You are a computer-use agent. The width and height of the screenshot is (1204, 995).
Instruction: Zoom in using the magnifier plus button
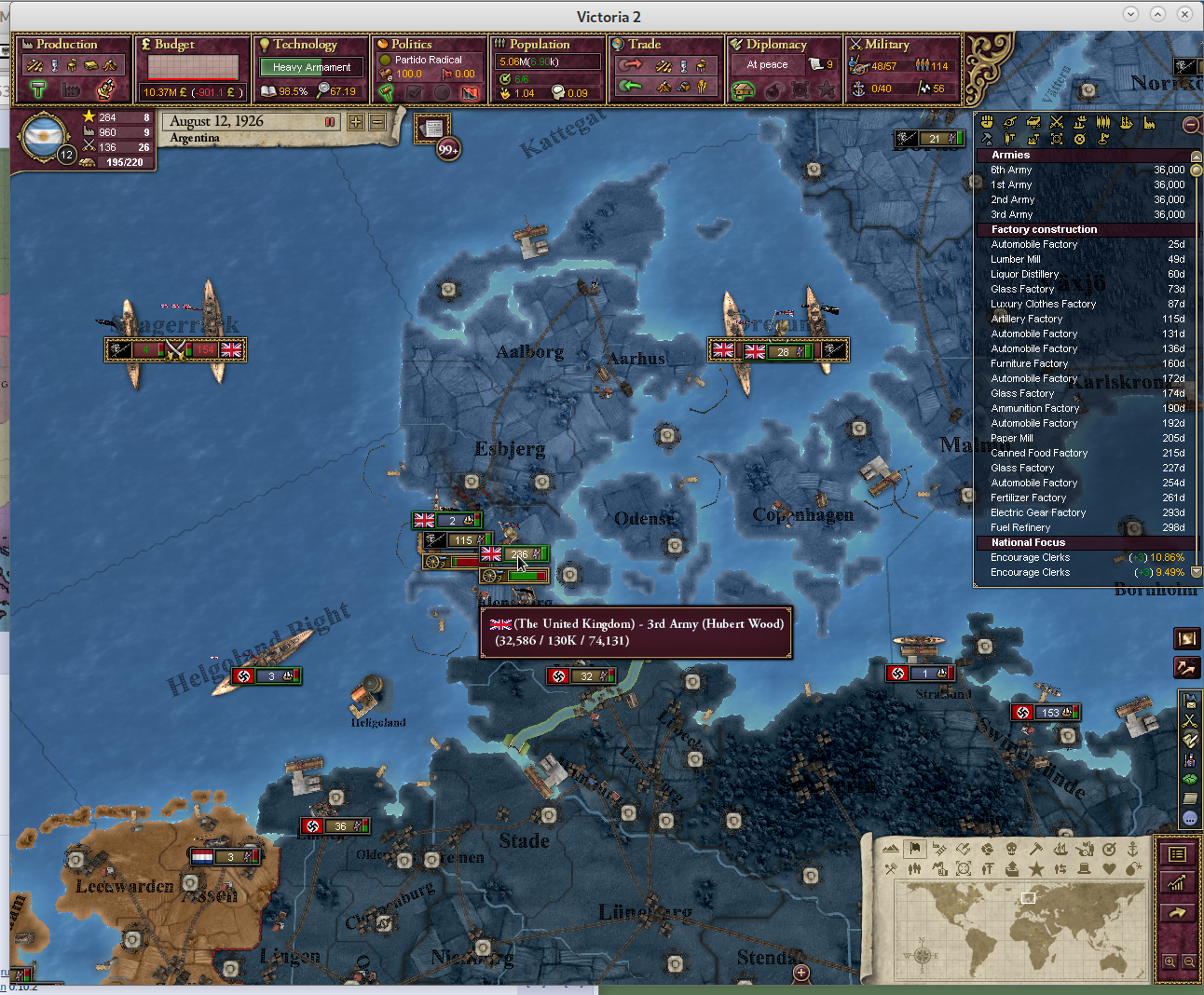click(1170, 961)
